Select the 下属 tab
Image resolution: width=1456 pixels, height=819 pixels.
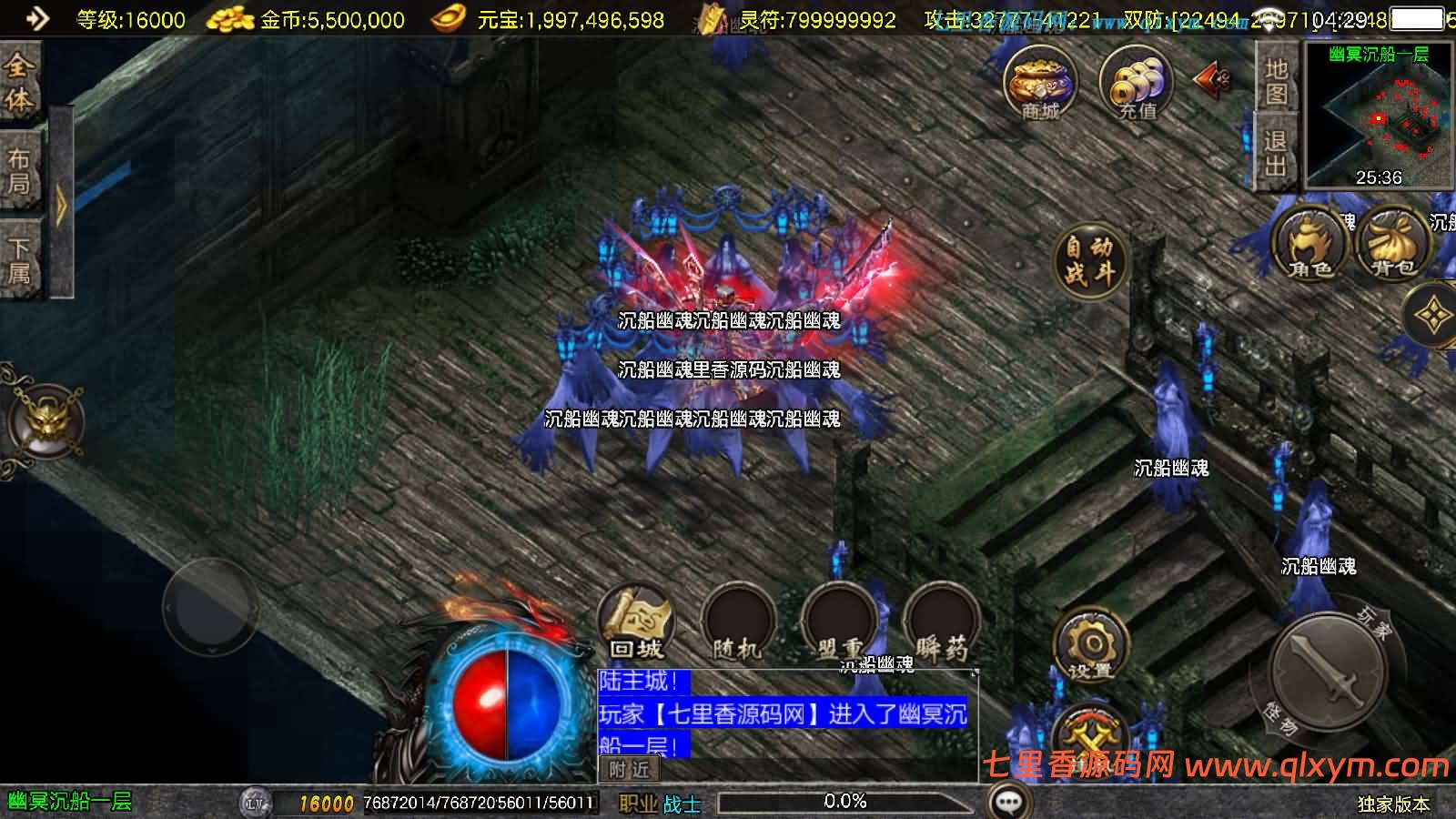19,258
